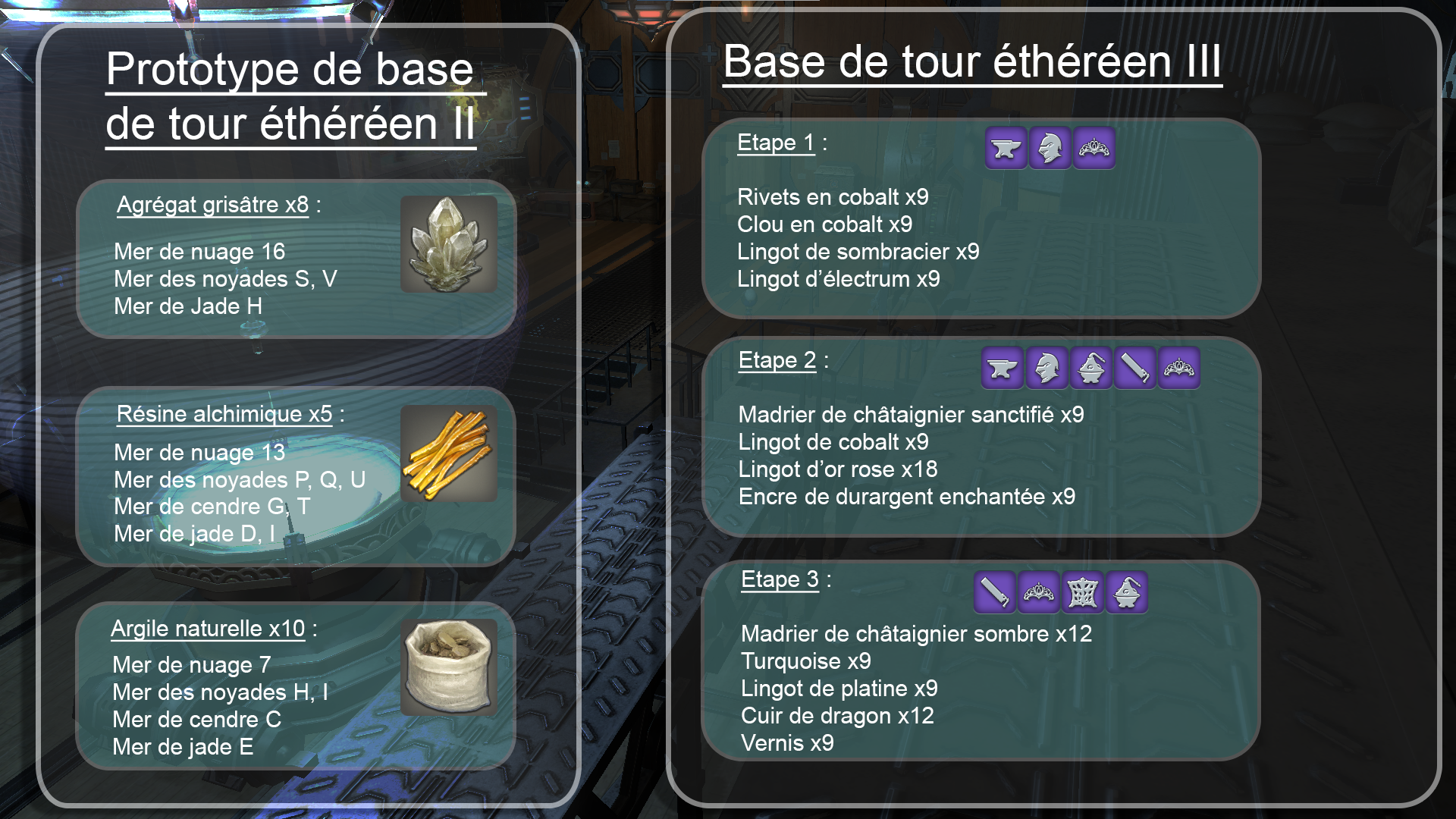Select the saw carpenter icon in Etape 3

(994, 592)
